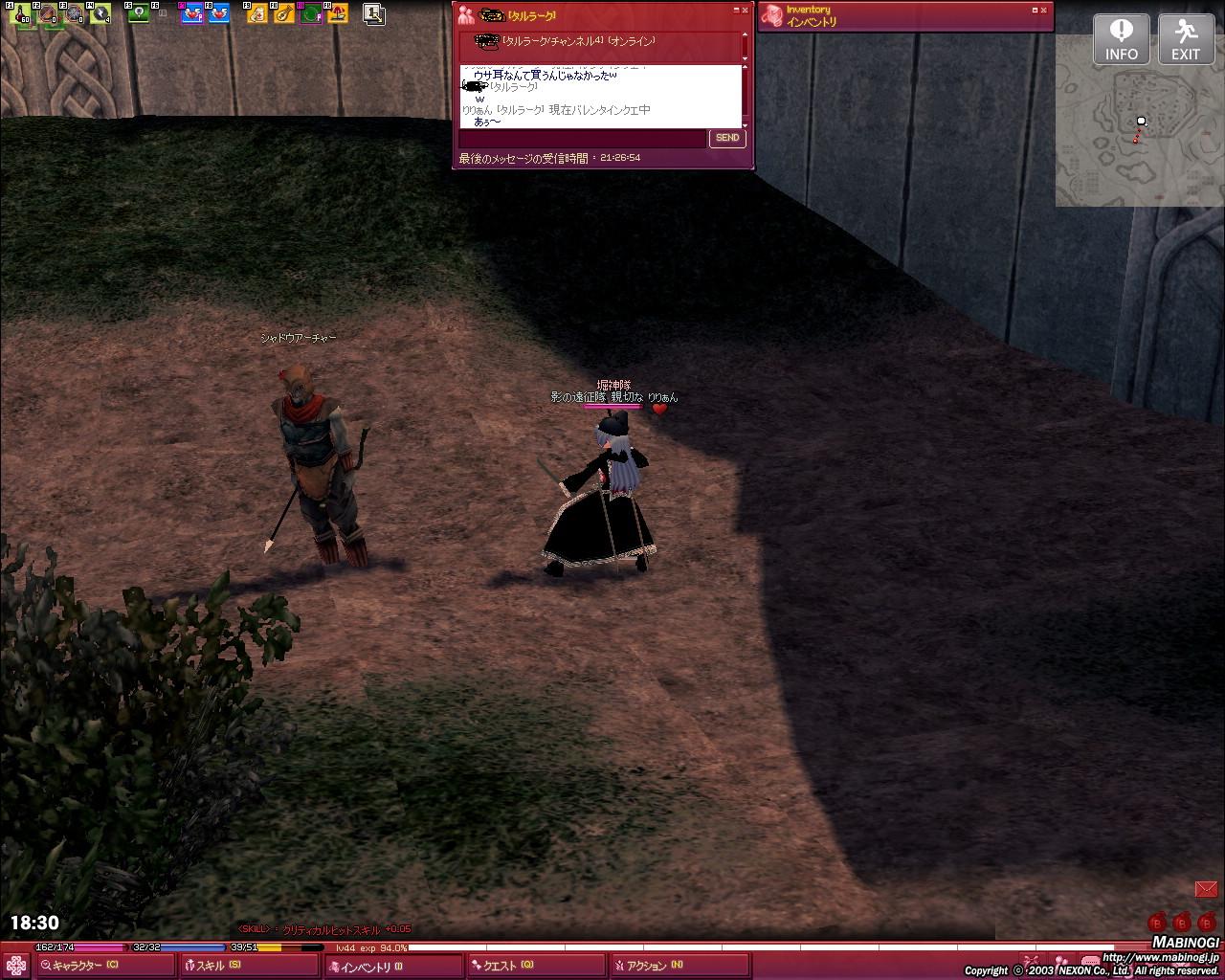
Task: Activate the lightning skill in F4 slot
Action: [100, 13]
